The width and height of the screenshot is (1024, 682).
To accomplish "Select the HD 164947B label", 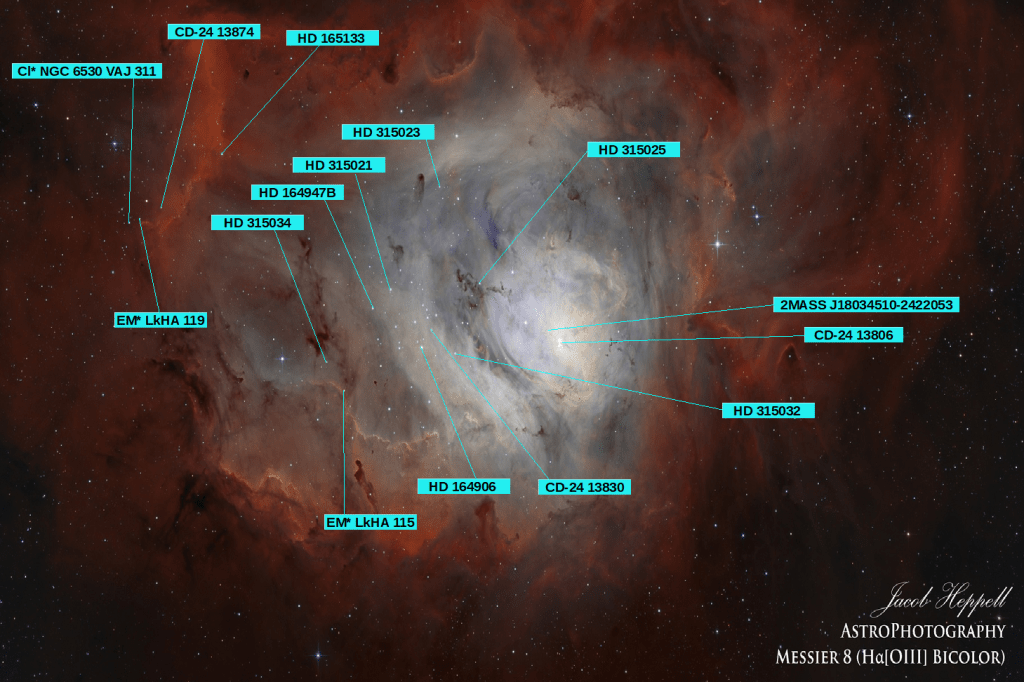I will point(296,192).
